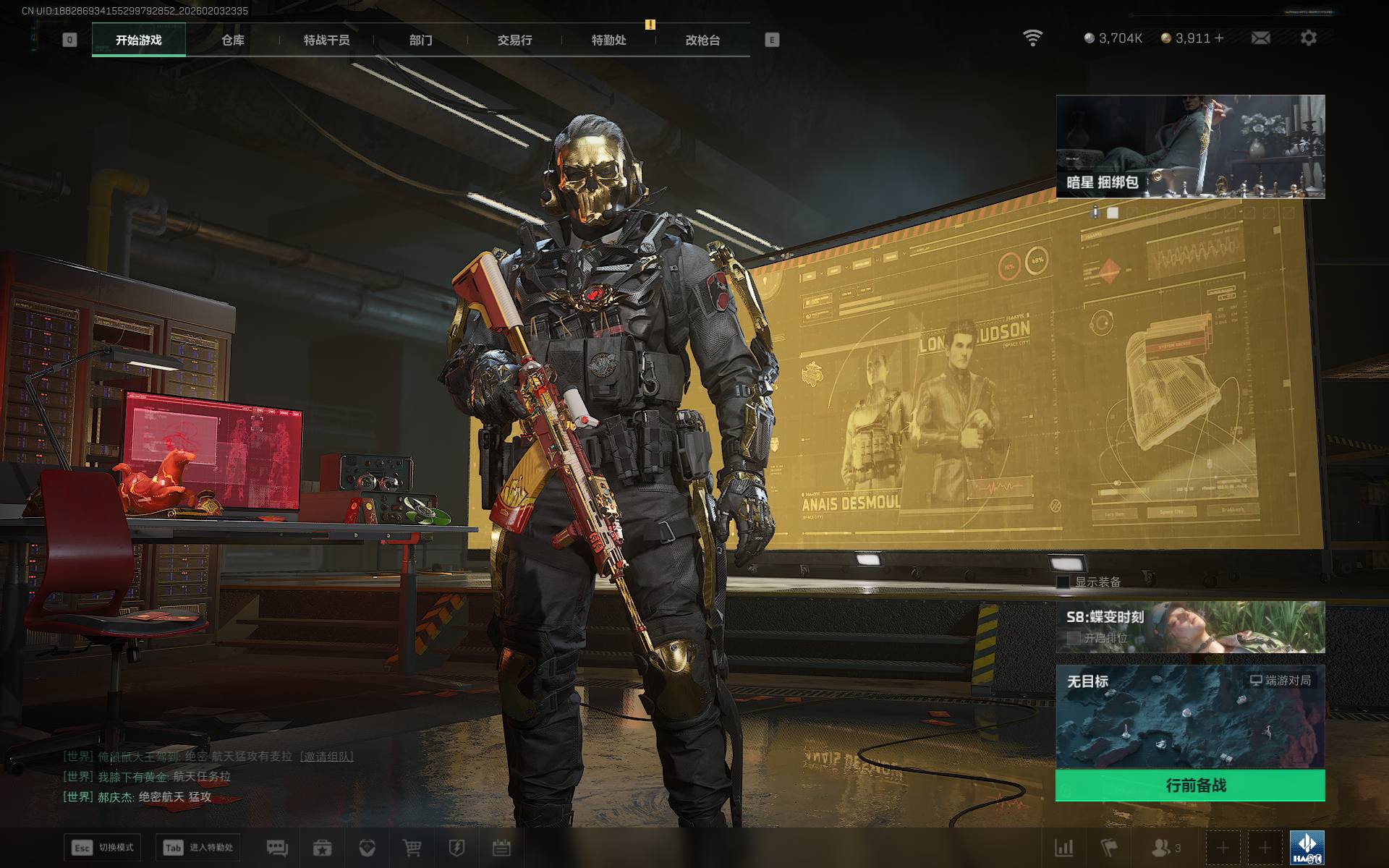The height and width of the screenshot is (868, 1389).
Task: Open the calendar events icon
Action: click(501, 848)
